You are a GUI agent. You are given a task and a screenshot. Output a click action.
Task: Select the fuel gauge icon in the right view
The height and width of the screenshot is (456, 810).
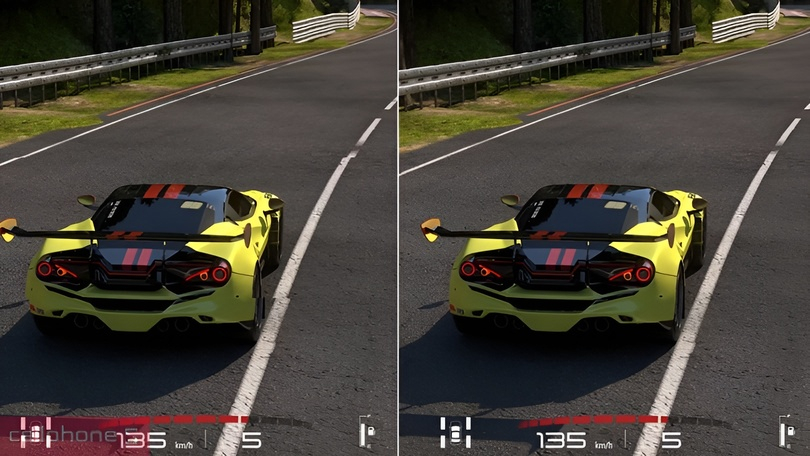click(787, 433)
